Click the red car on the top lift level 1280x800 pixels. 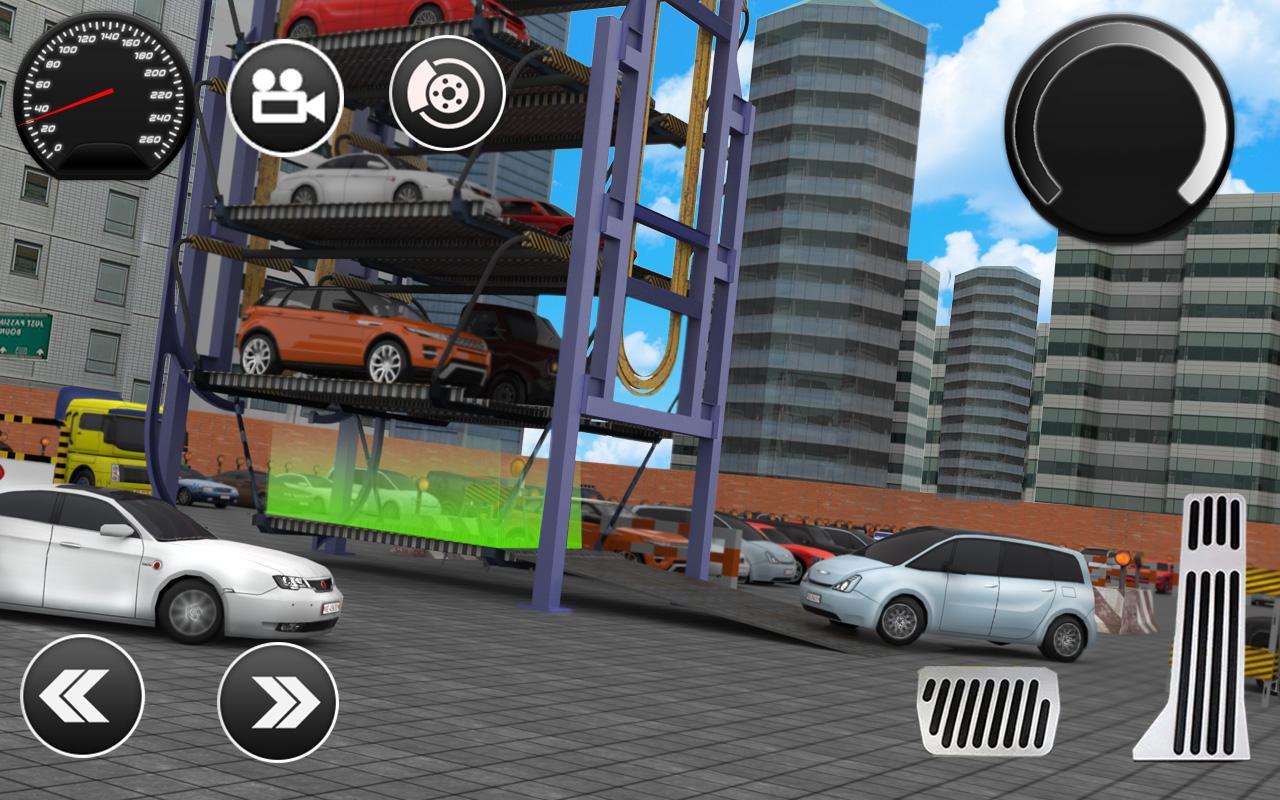[x=370, y=15]
